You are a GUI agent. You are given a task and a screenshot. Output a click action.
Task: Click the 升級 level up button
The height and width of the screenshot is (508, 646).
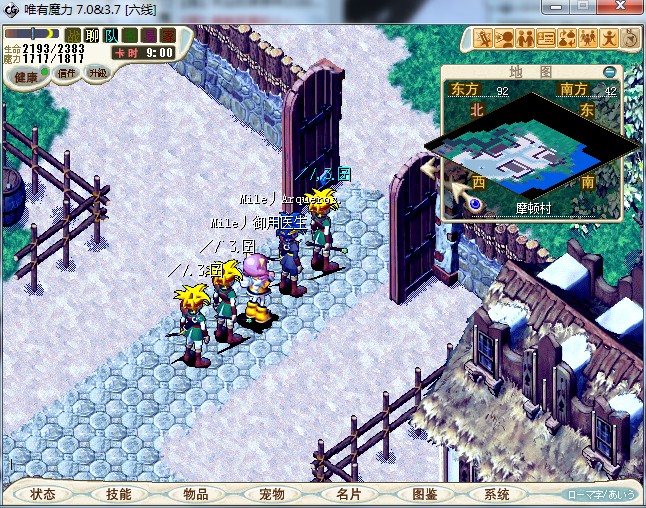pyautogui.click(x=97, y=73)
